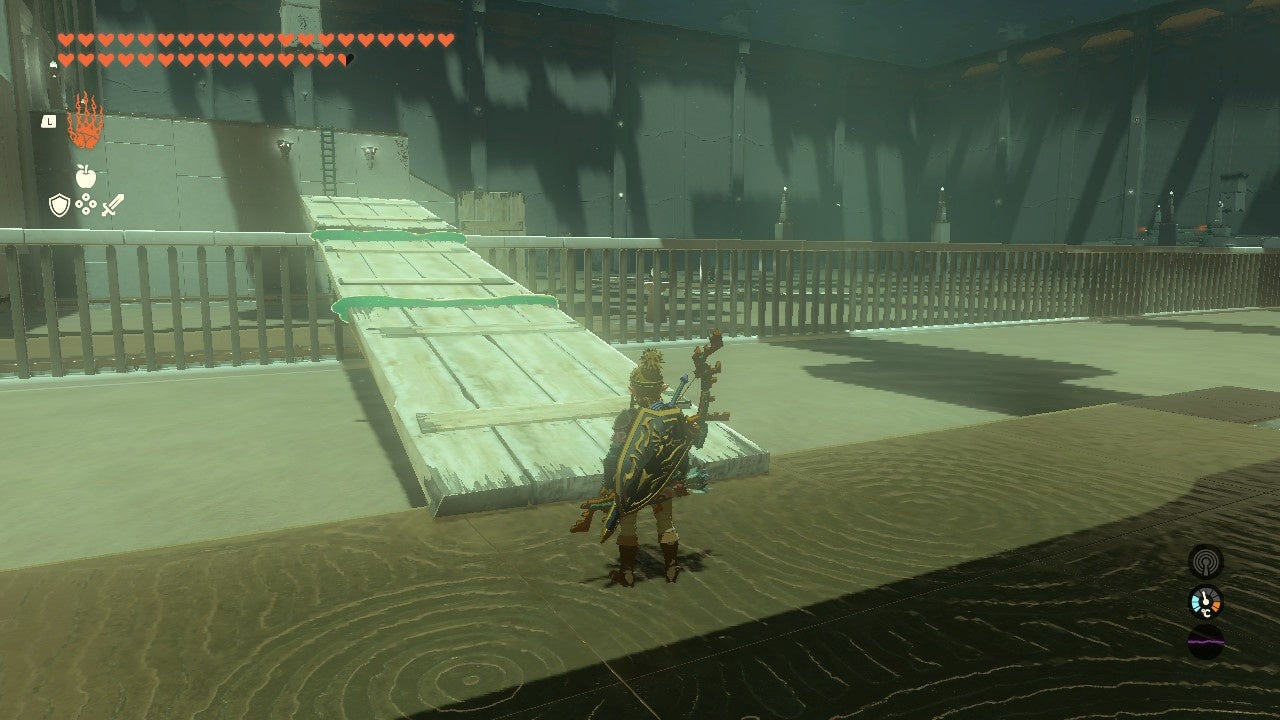Select the apple meal icon

pos(86,175)
